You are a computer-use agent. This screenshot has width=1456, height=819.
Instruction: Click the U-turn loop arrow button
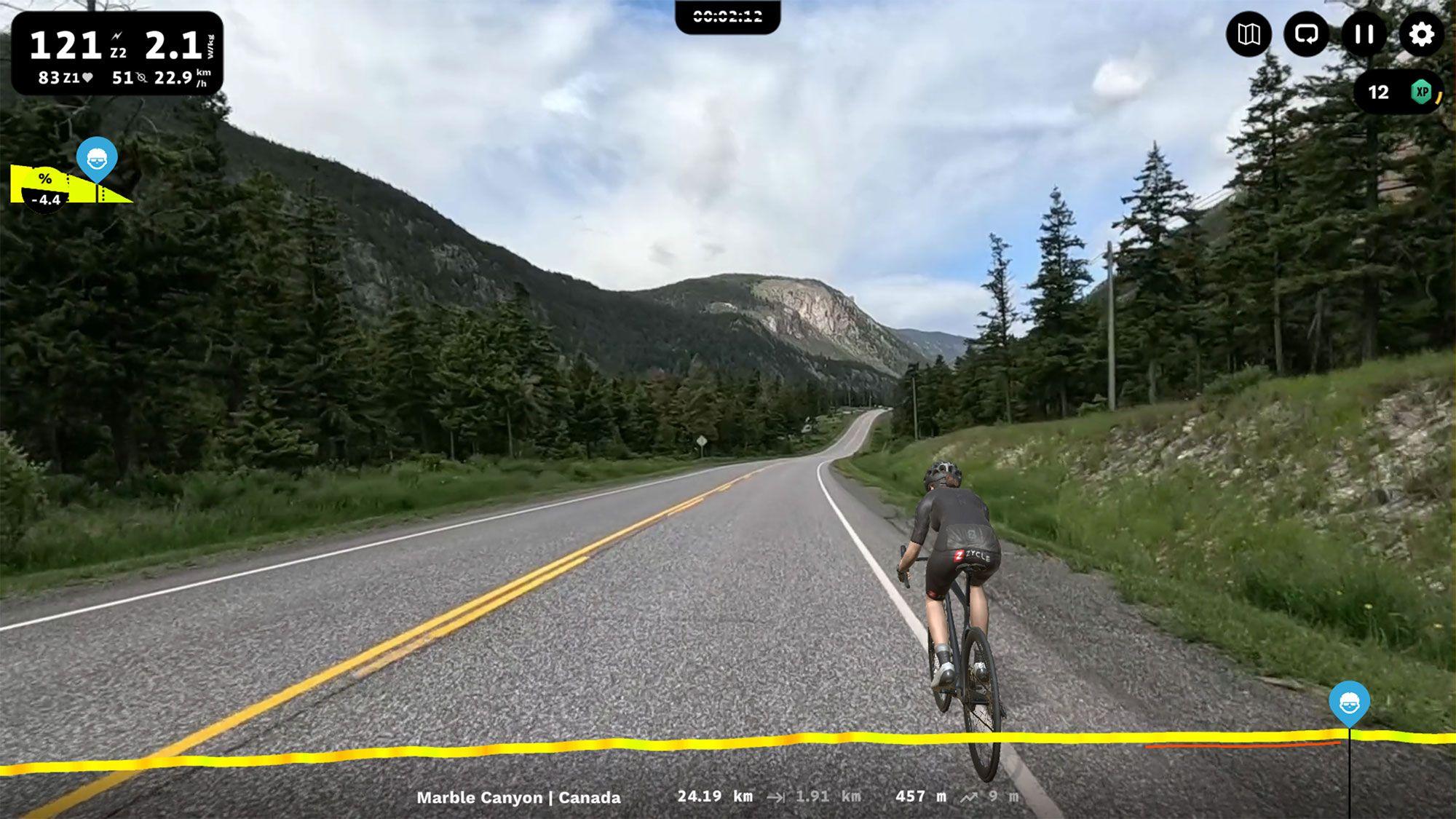[x=1306, y=34]
